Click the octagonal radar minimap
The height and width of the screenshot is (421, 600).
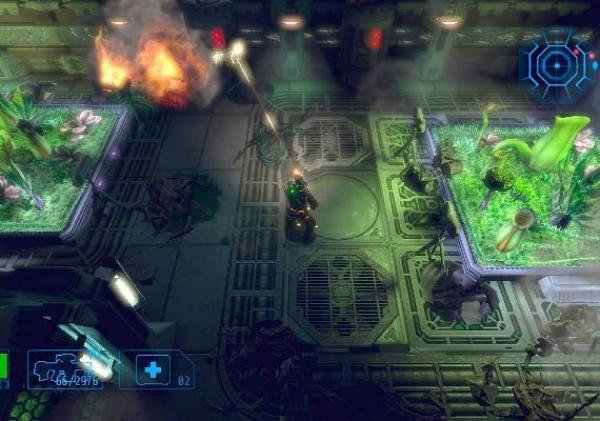[x=557, y=63]
